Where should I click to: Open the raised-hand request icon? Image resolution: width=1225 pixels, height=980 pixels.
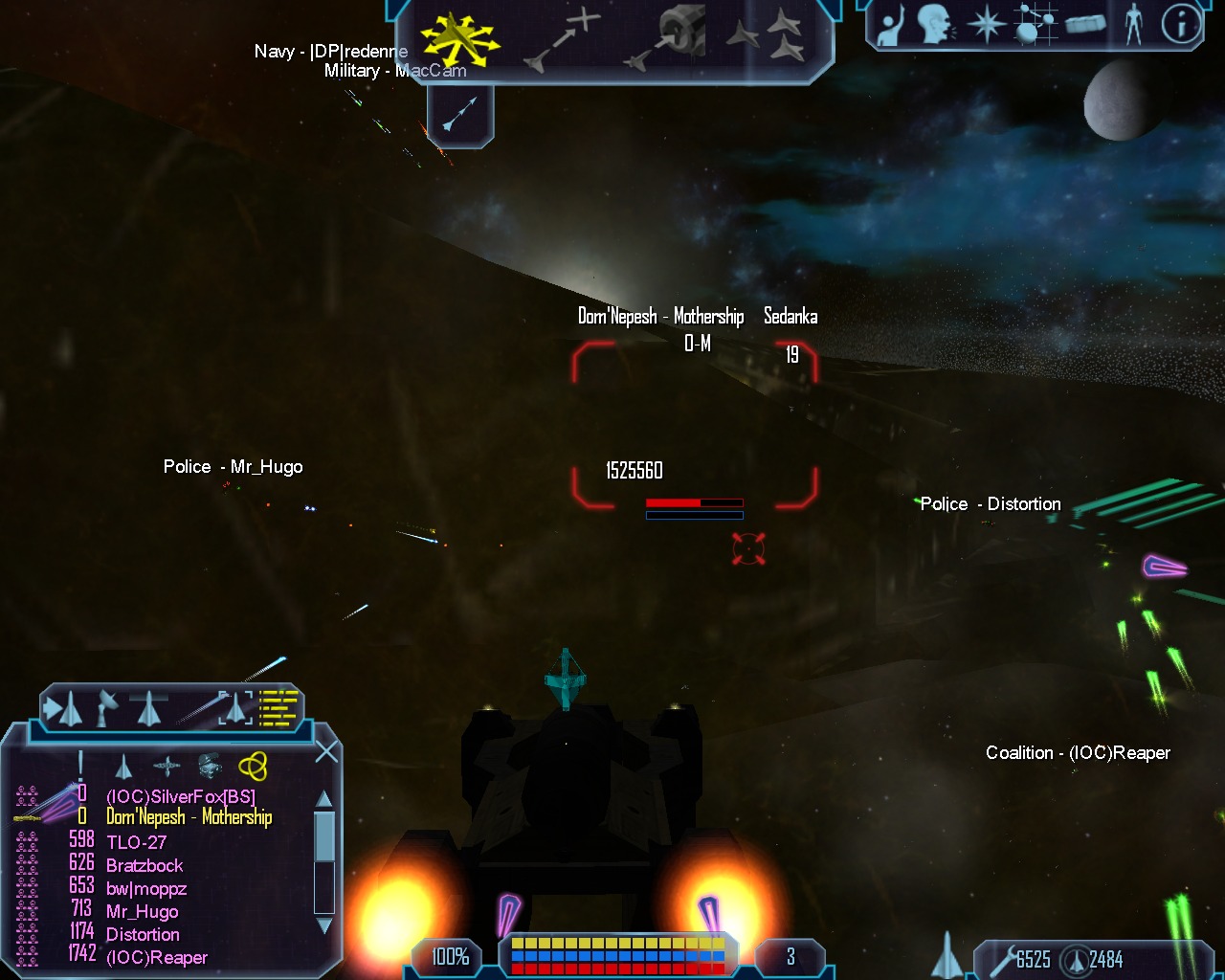[x=892, y=25]
